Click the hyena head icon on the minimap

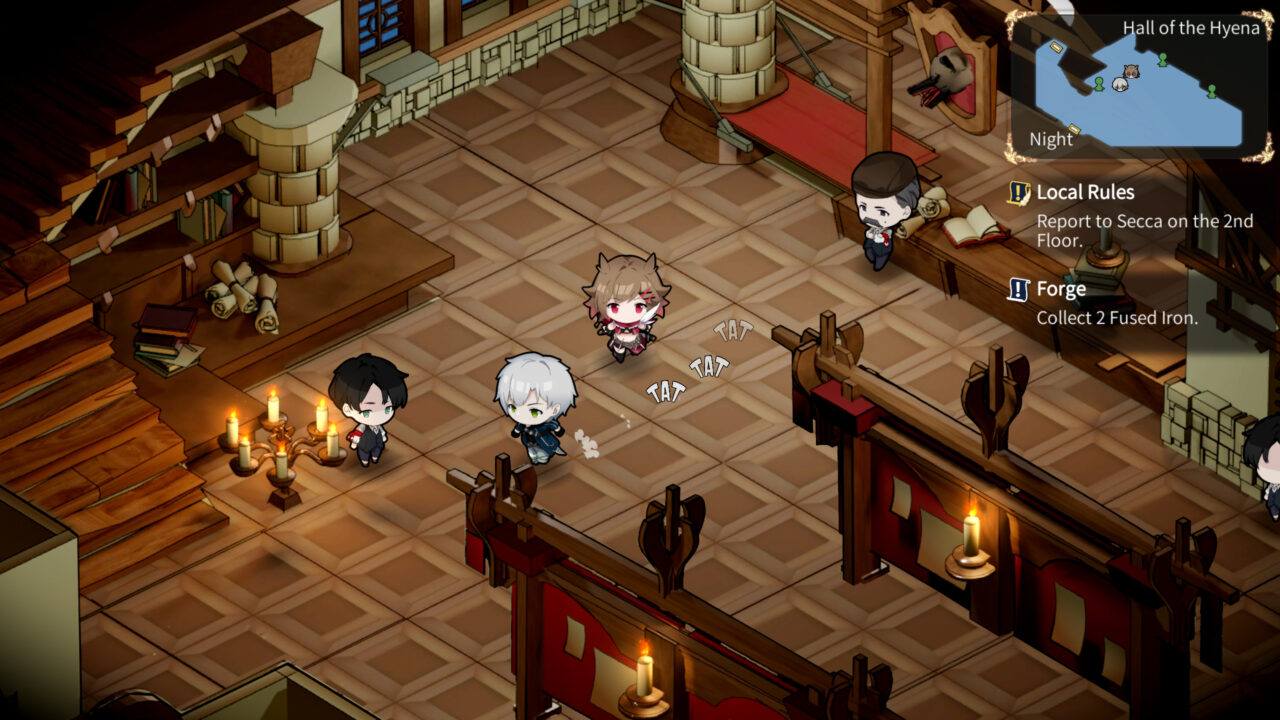[1132, 72]
